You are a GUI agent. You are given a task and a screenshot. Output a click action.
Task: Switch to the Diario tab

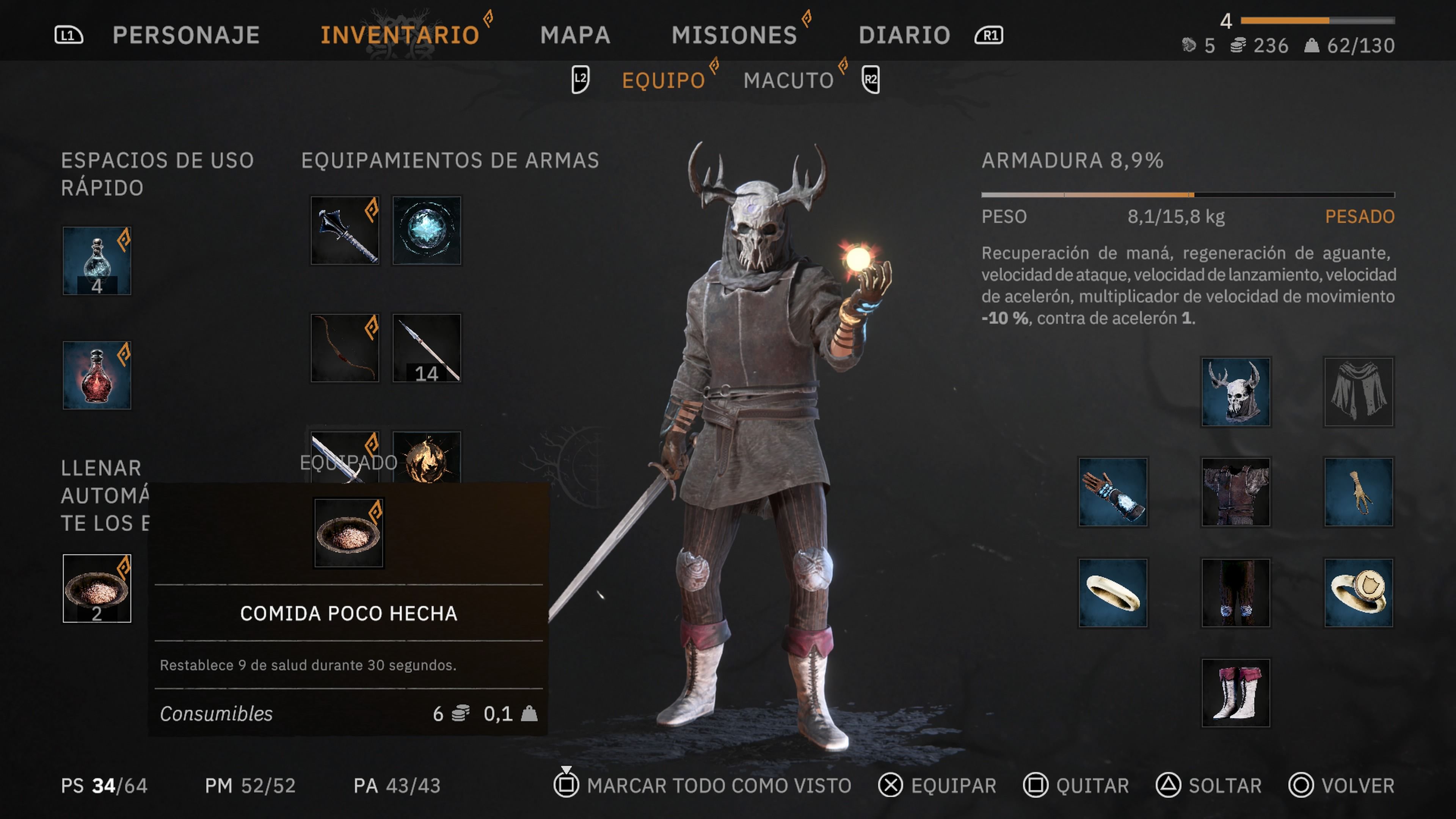point(904,35)
